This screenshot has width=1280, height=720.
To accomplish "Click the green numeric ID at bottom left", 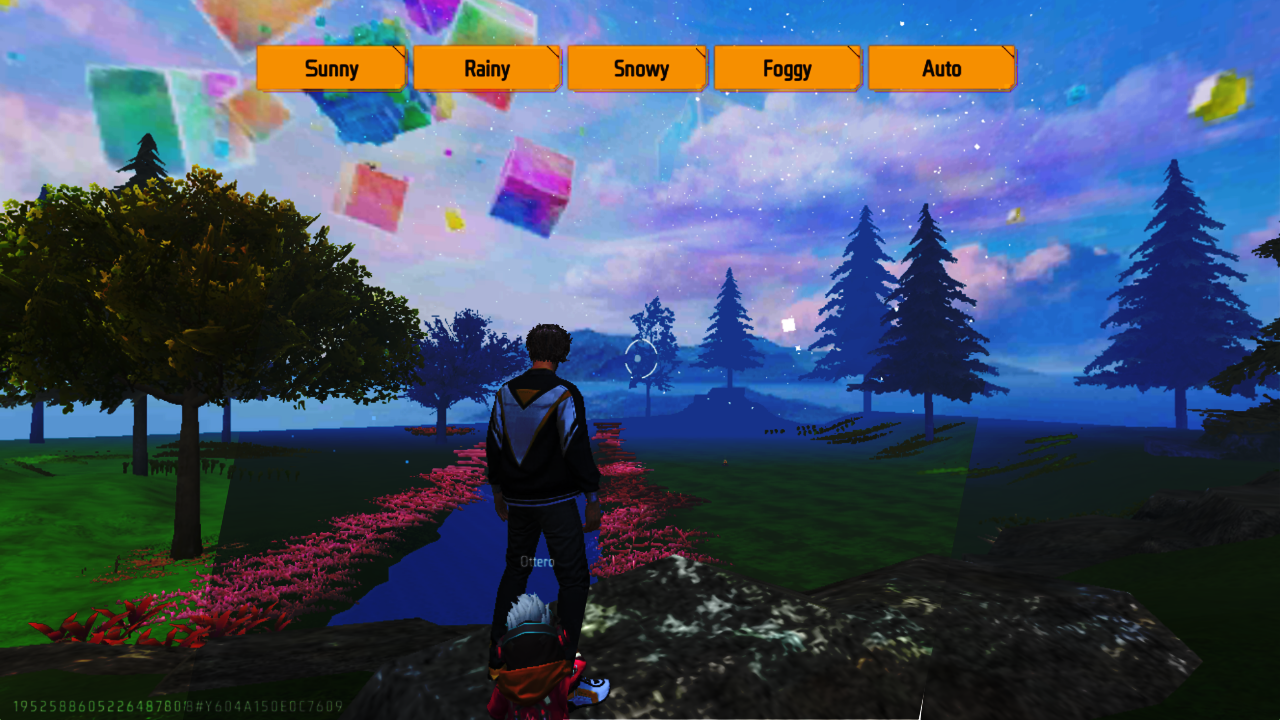I will click(x=95, y=705).
